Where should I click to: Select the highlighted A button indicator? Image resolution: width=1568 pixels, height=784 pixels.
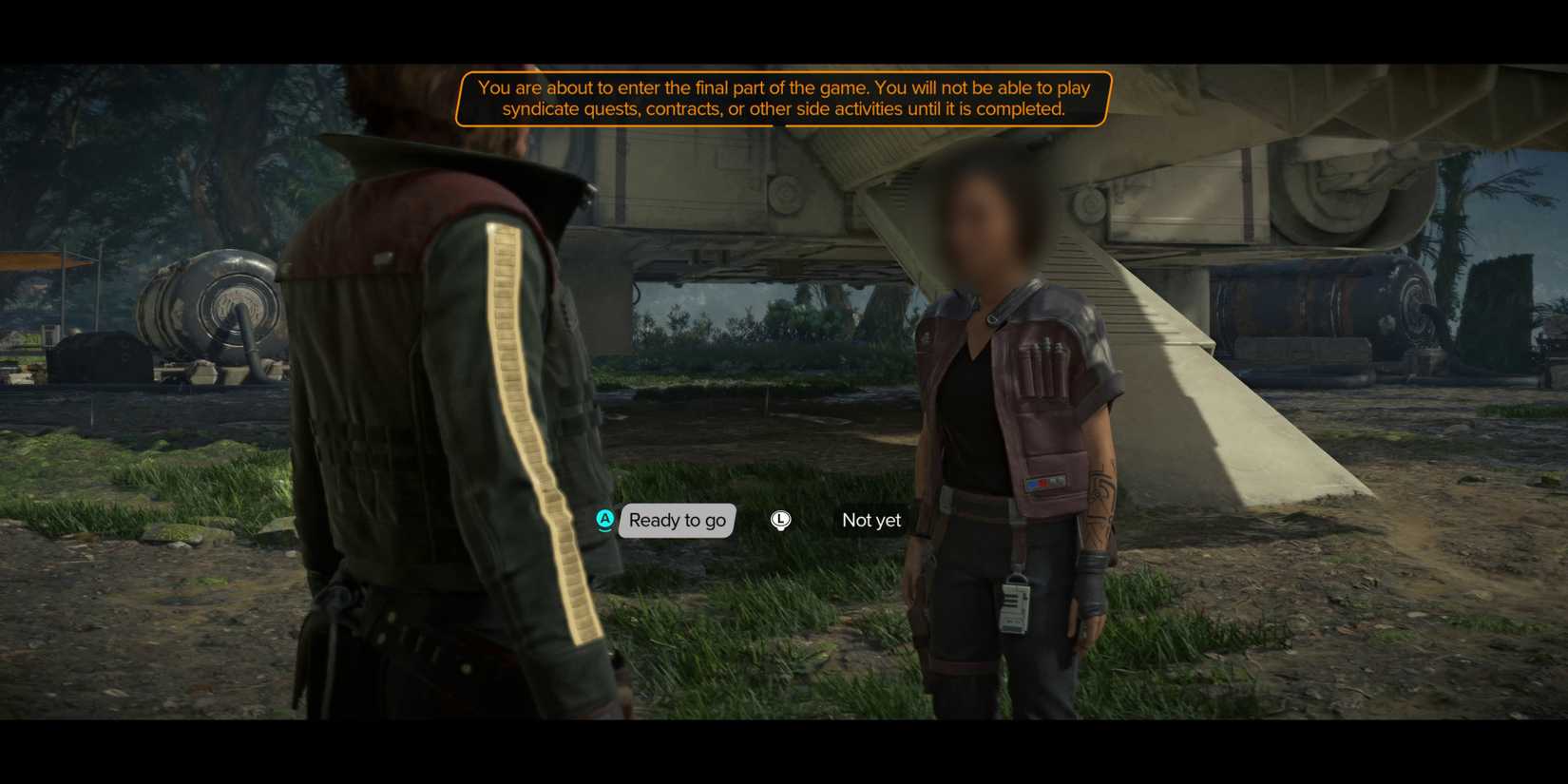click(605, 521)
